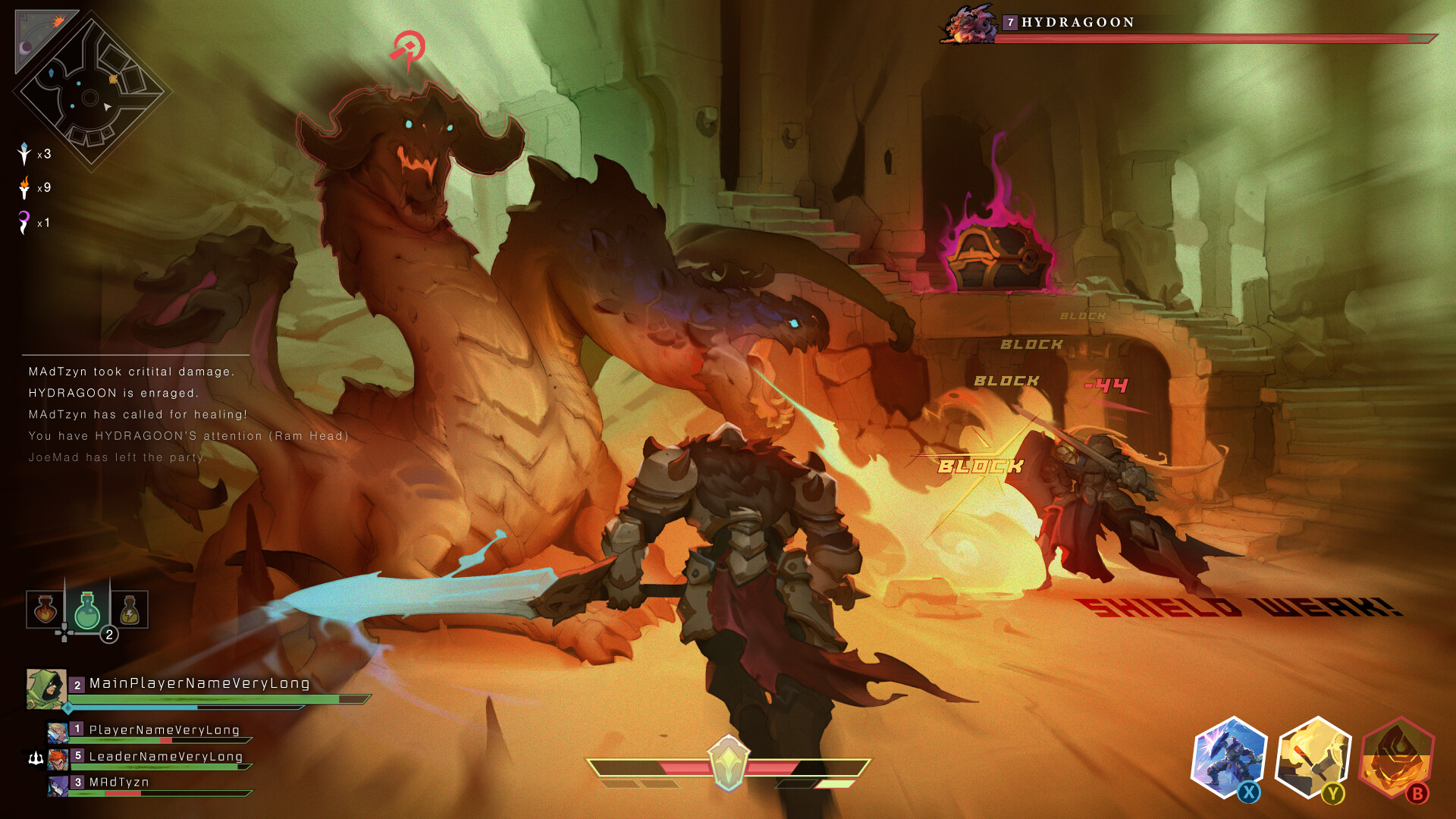Click the green hooded main player portrait
1456x819 pixels.
point(46,689)
